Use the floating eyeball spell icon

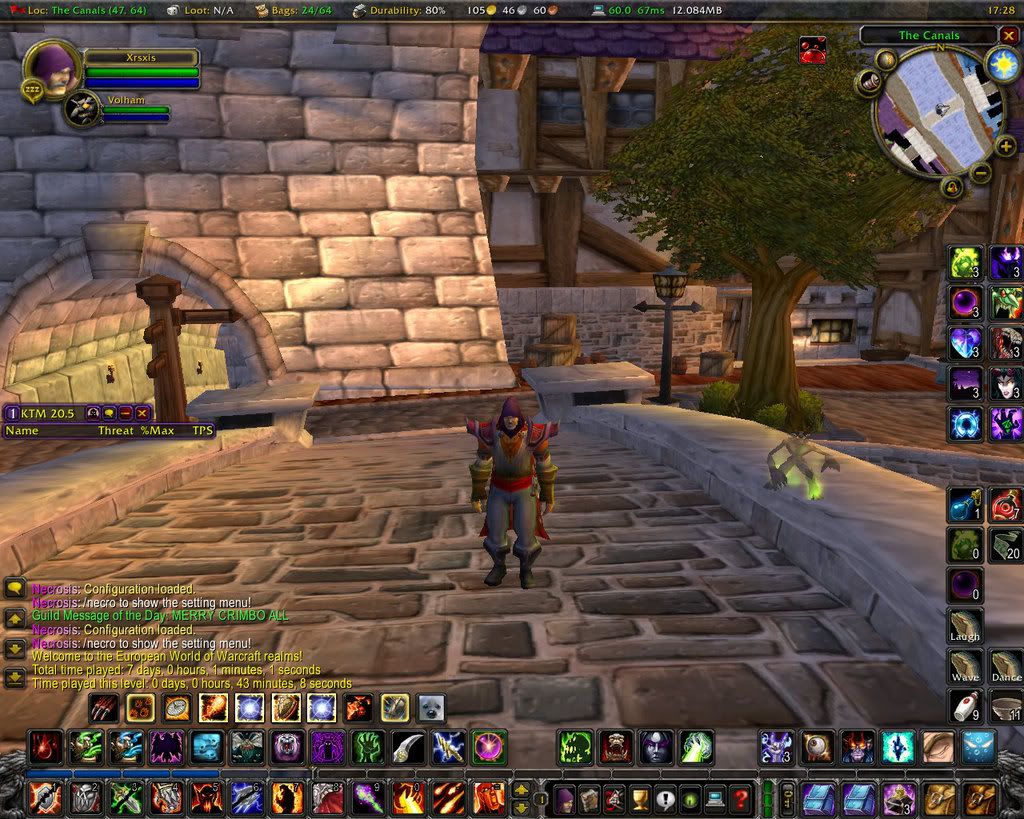point(817,747)
